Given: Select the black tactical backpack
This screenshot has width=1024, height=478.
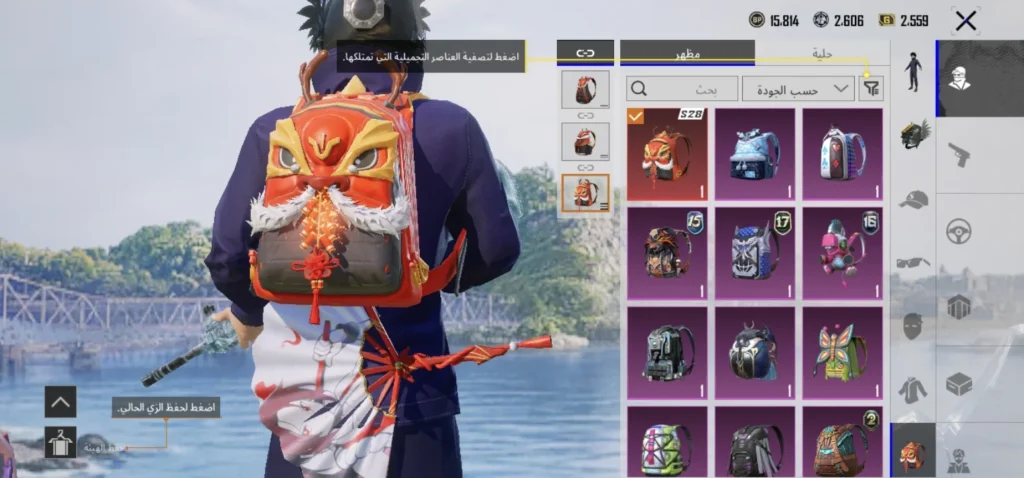Looking at the screenshot, I should coord(667,351).
